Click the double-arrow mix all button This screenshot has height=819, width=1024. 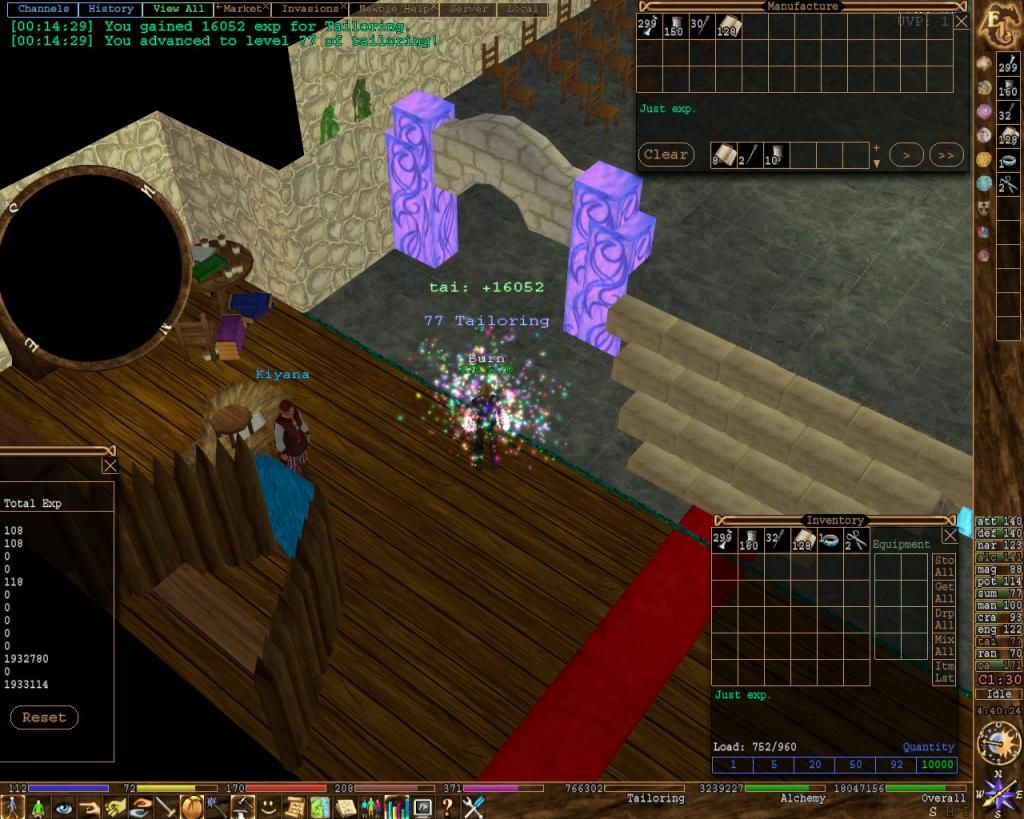[x=946, y=155]
